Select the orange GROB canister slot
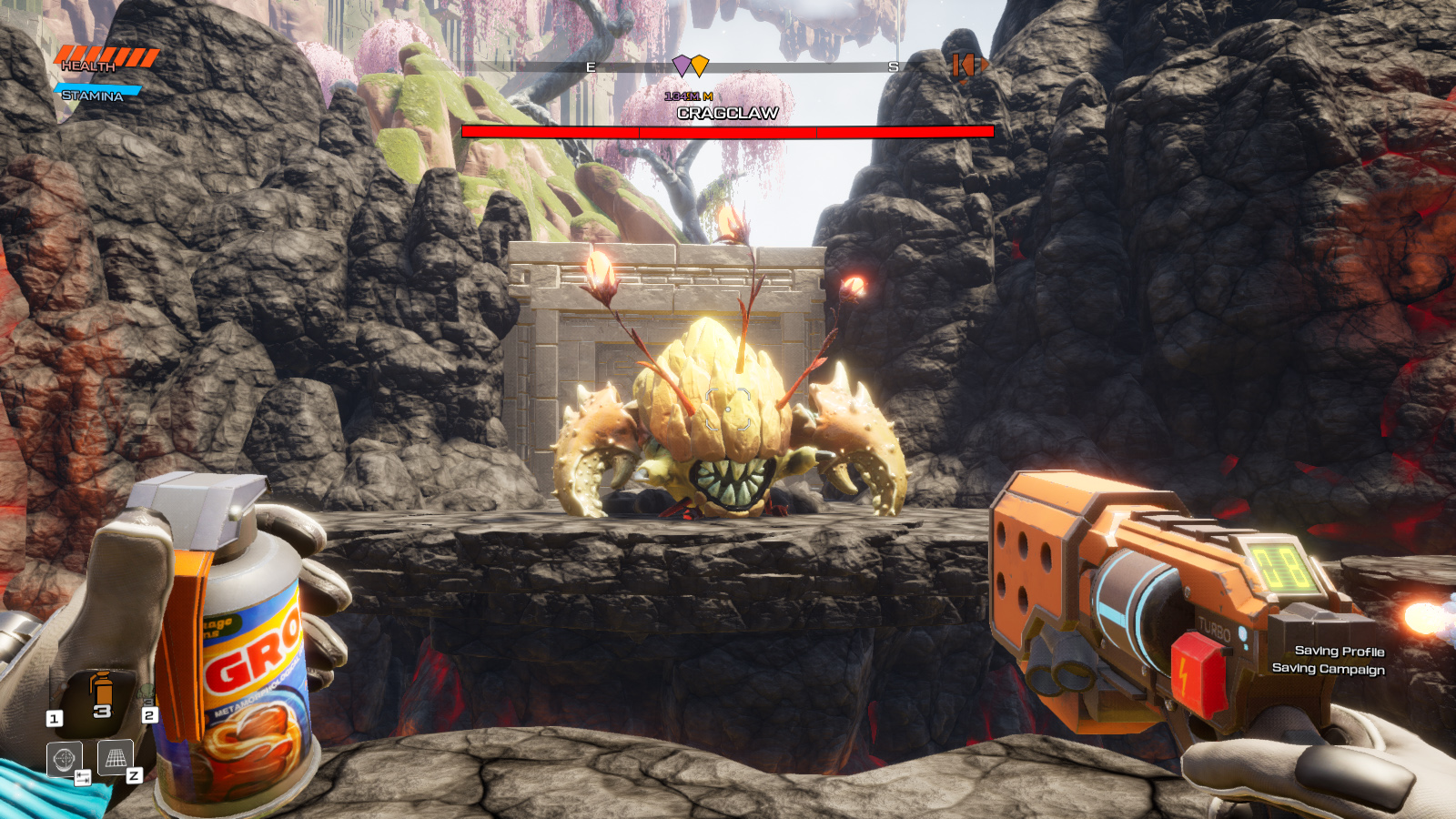 tap(101, 693)
